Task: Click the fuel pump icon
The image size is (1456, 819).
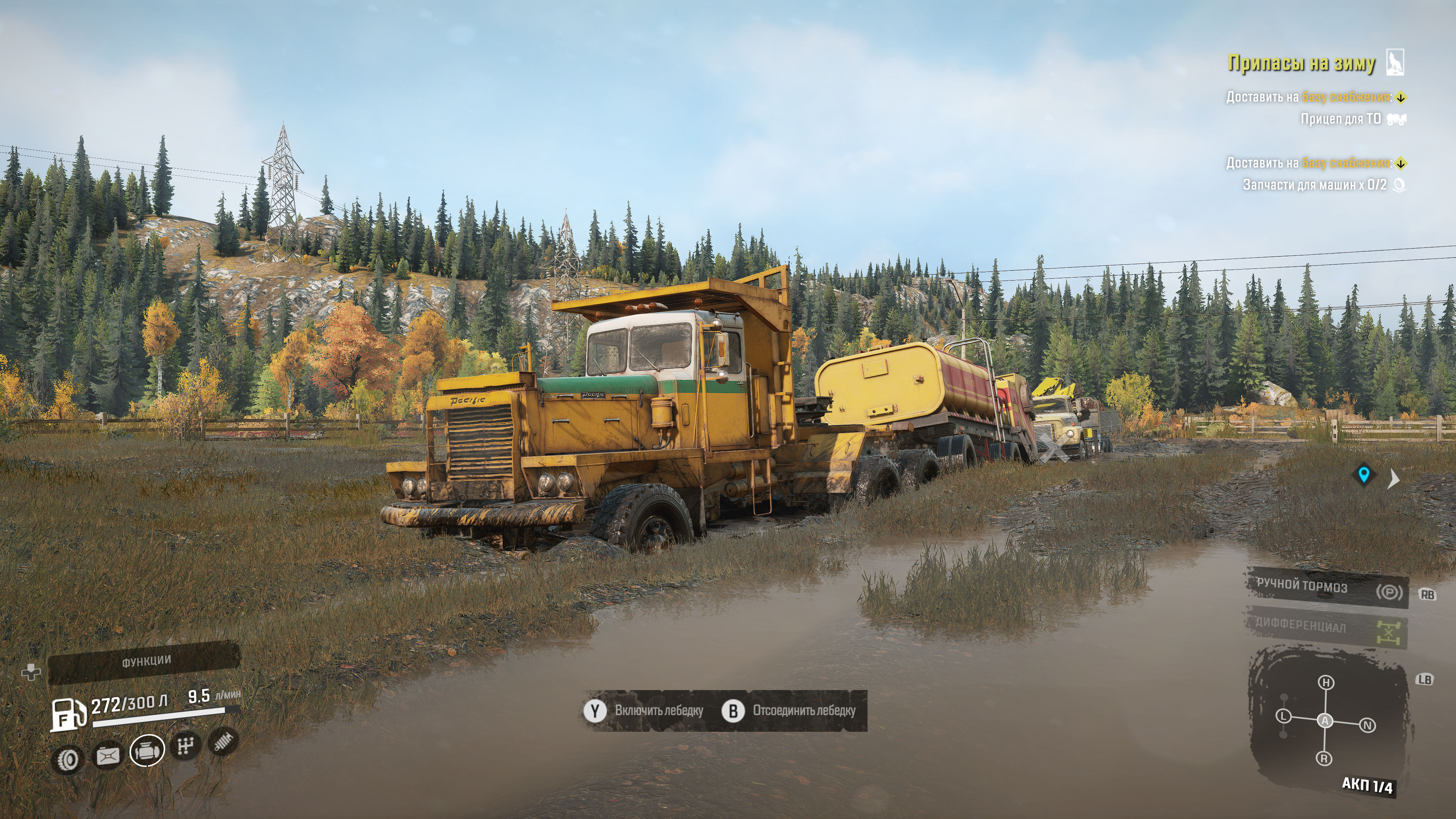Action: [68, 714]
